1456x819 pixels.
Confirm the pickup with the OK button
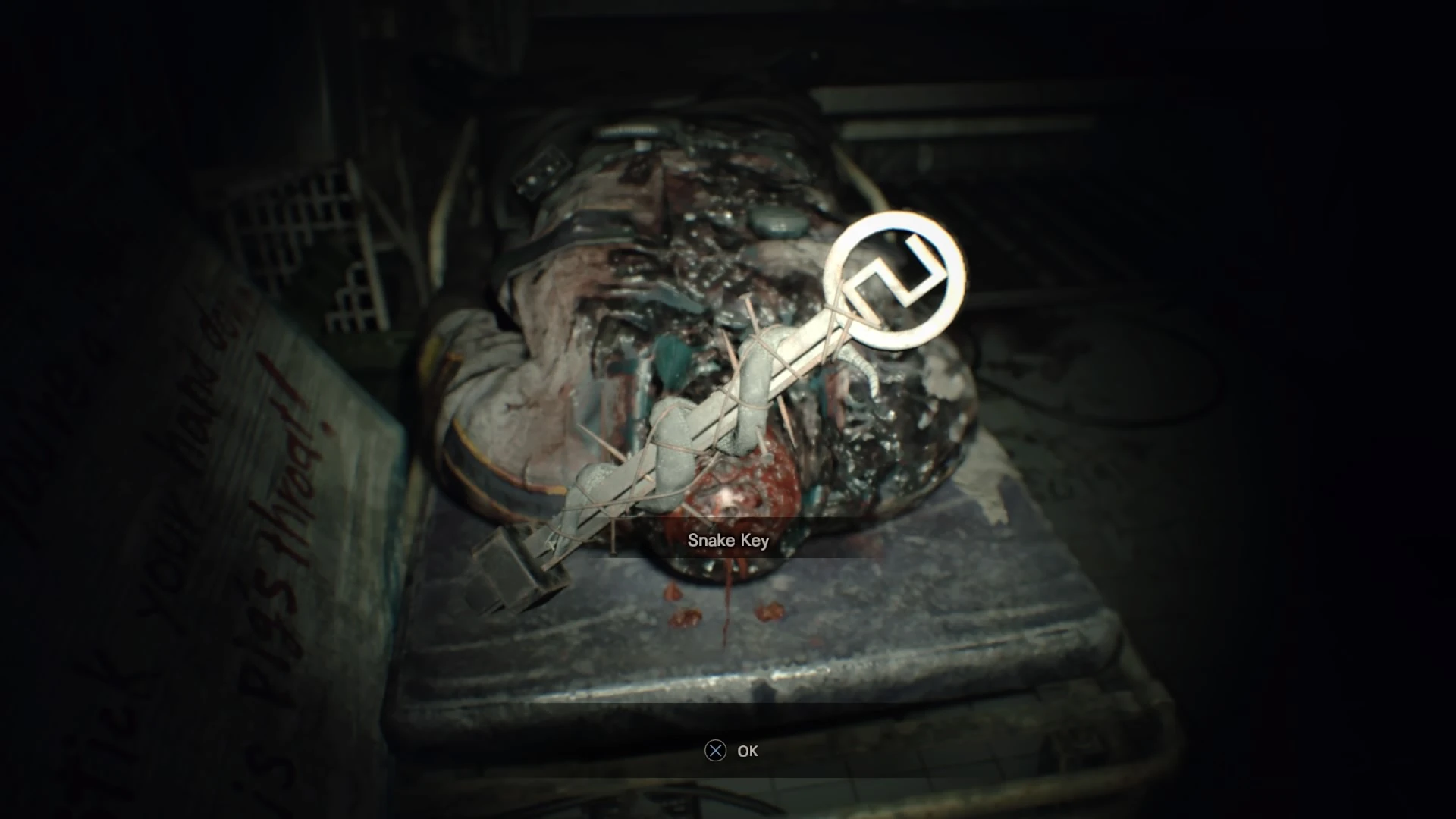[x=747, y=751]
